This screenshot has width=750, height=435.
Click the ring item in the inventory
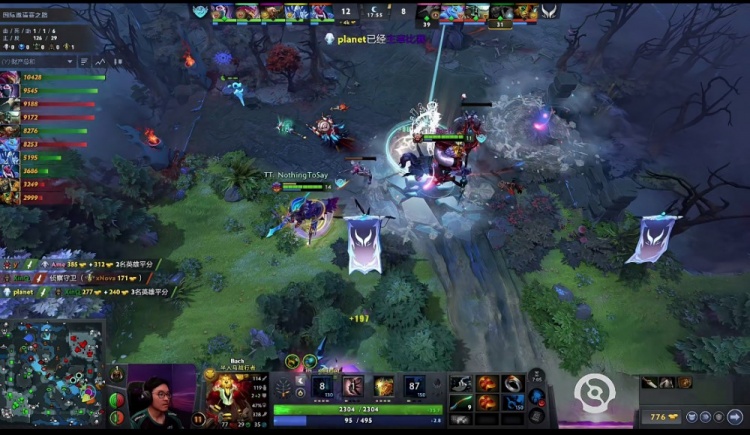click(x=511, y=382)
